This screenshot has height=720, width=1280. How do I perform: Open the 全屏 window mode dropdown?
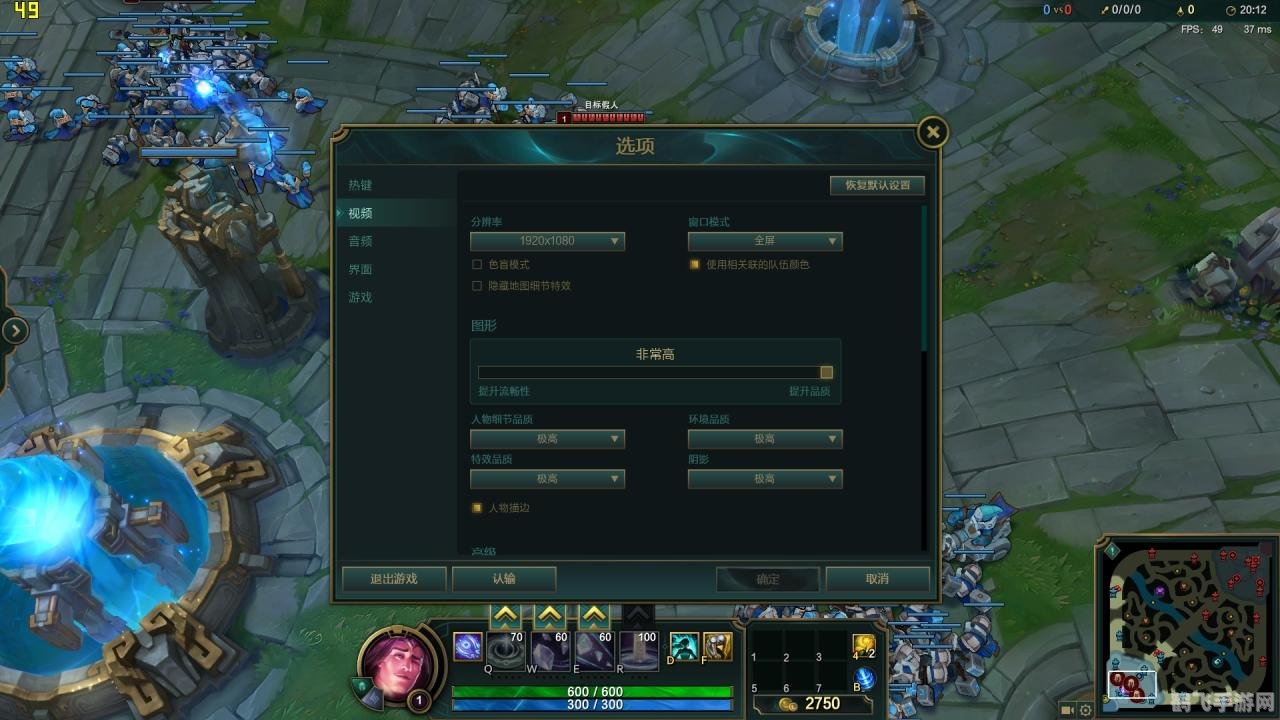(764, 241)
